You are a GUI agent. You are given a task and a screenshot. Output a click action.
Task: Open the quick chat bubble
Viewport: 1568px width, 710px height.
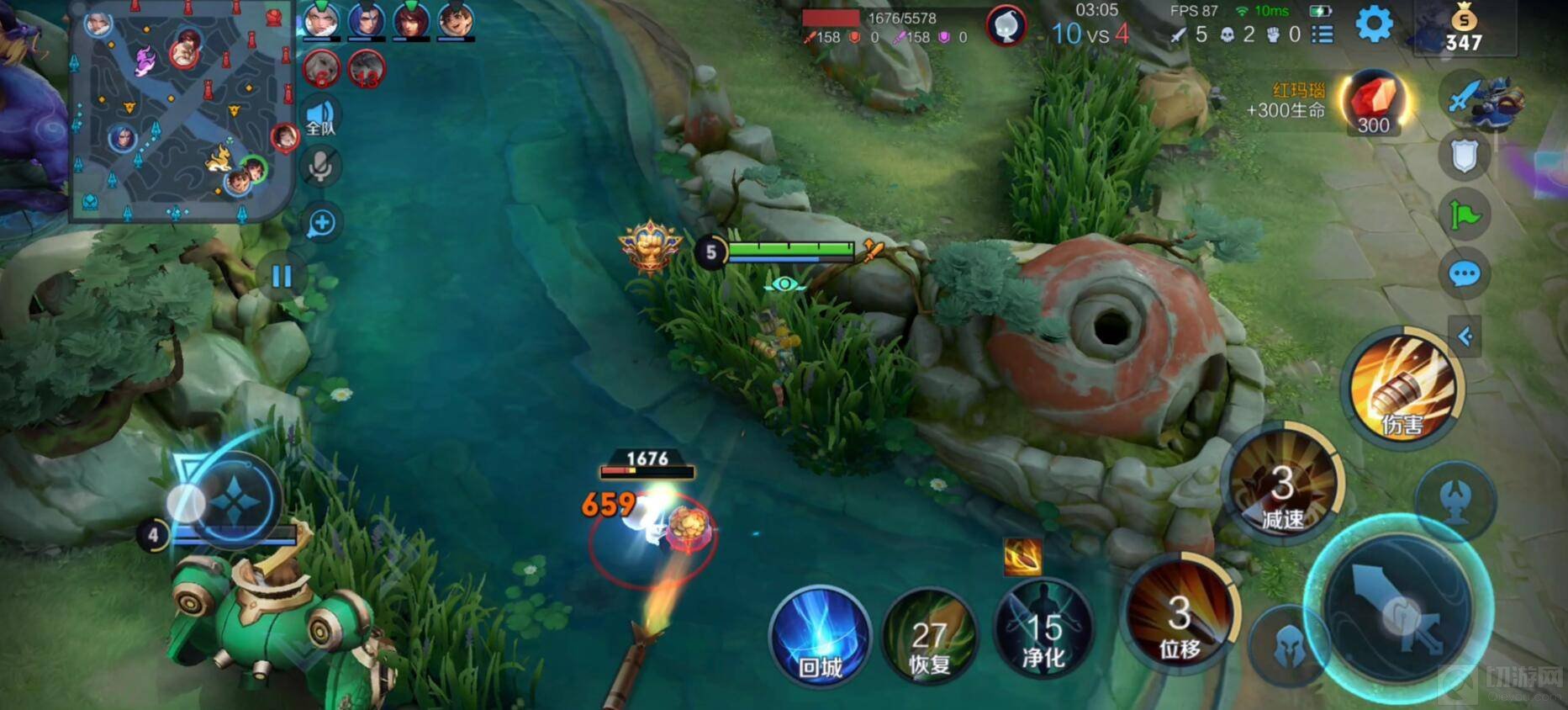point(1464,274)
